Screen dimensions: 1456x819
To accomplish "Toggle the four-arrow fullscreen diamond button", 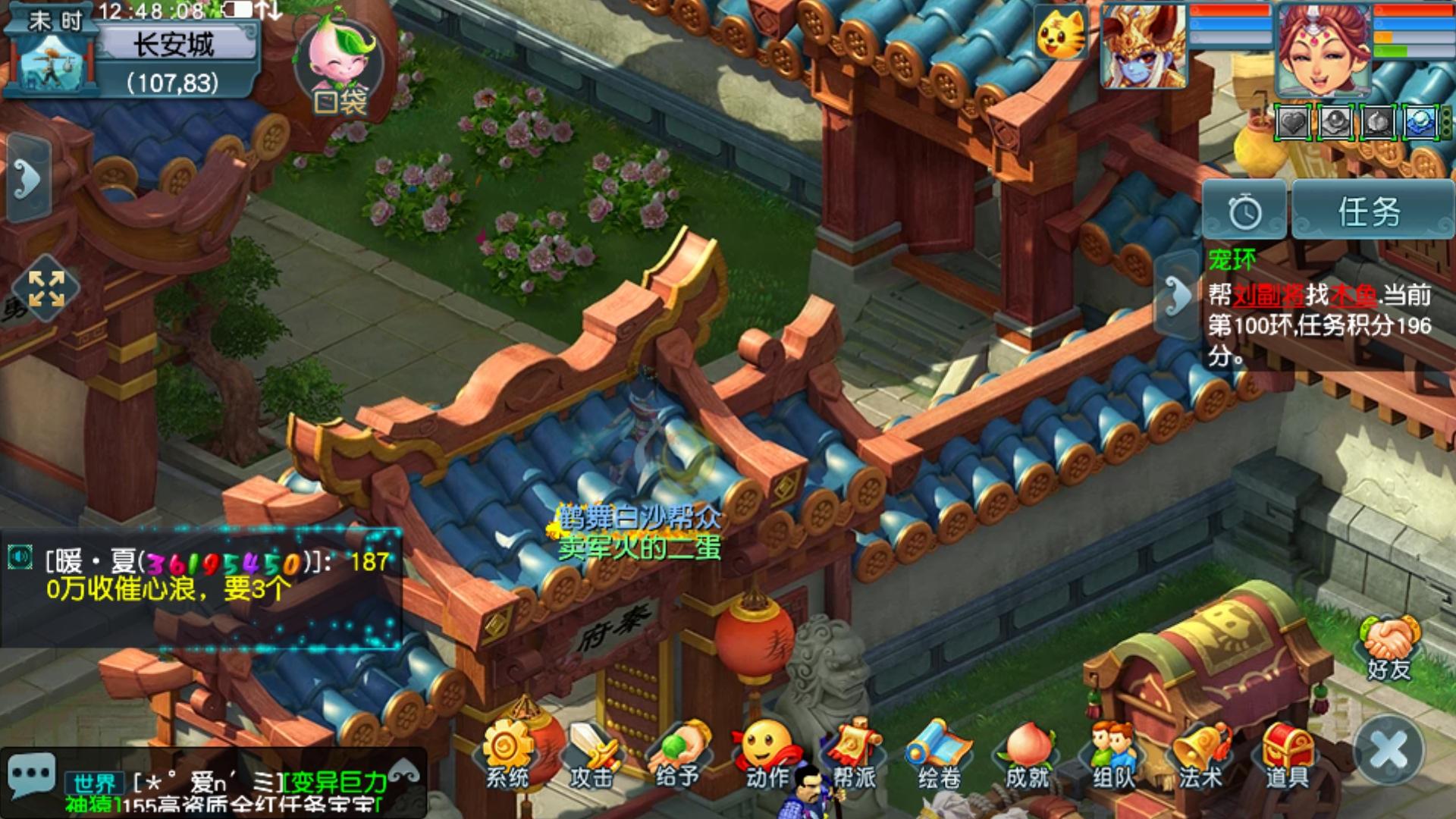I will pyautogui.click(x=46, y=289).
